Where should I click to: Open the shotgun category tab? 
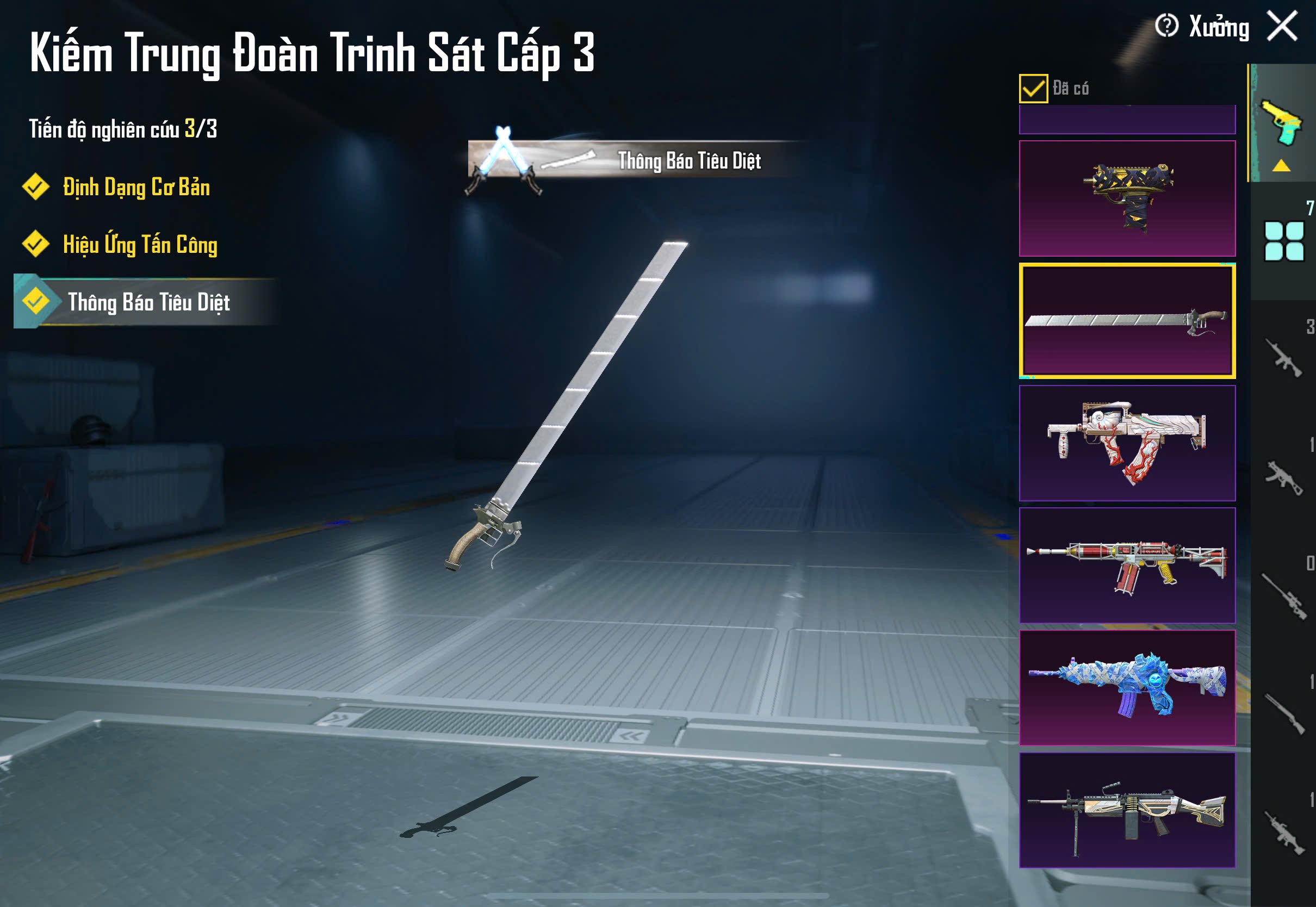pyautogui.click(x=1283, y=714)
